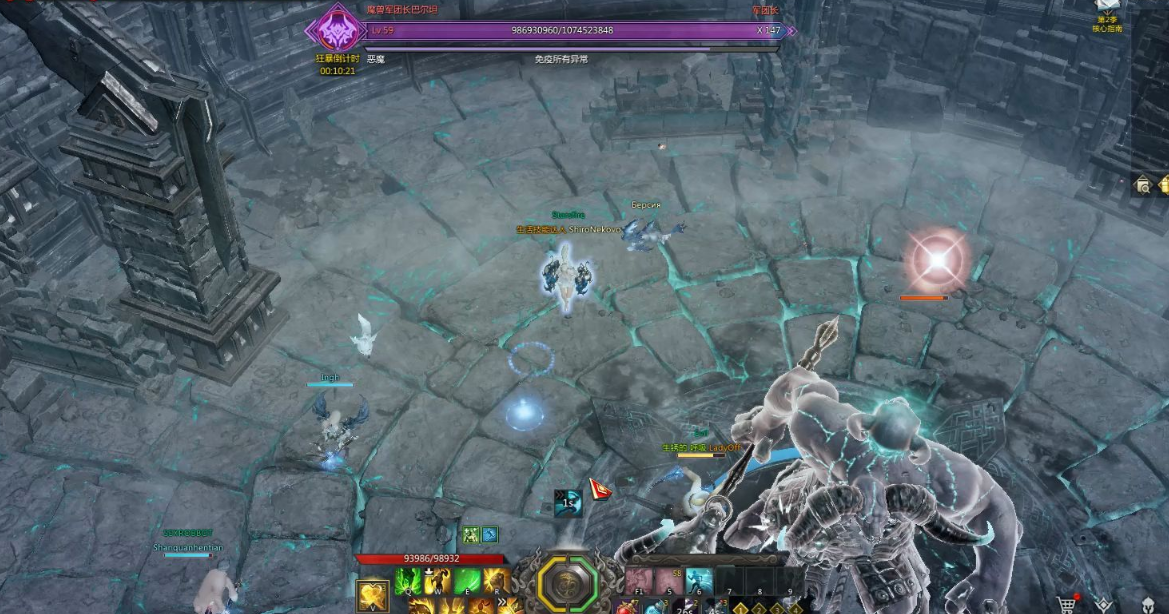Click the purple boss portrait emblem
Image resolution: width=1169 pixels, height=614 pixels.
pos(332,29)
